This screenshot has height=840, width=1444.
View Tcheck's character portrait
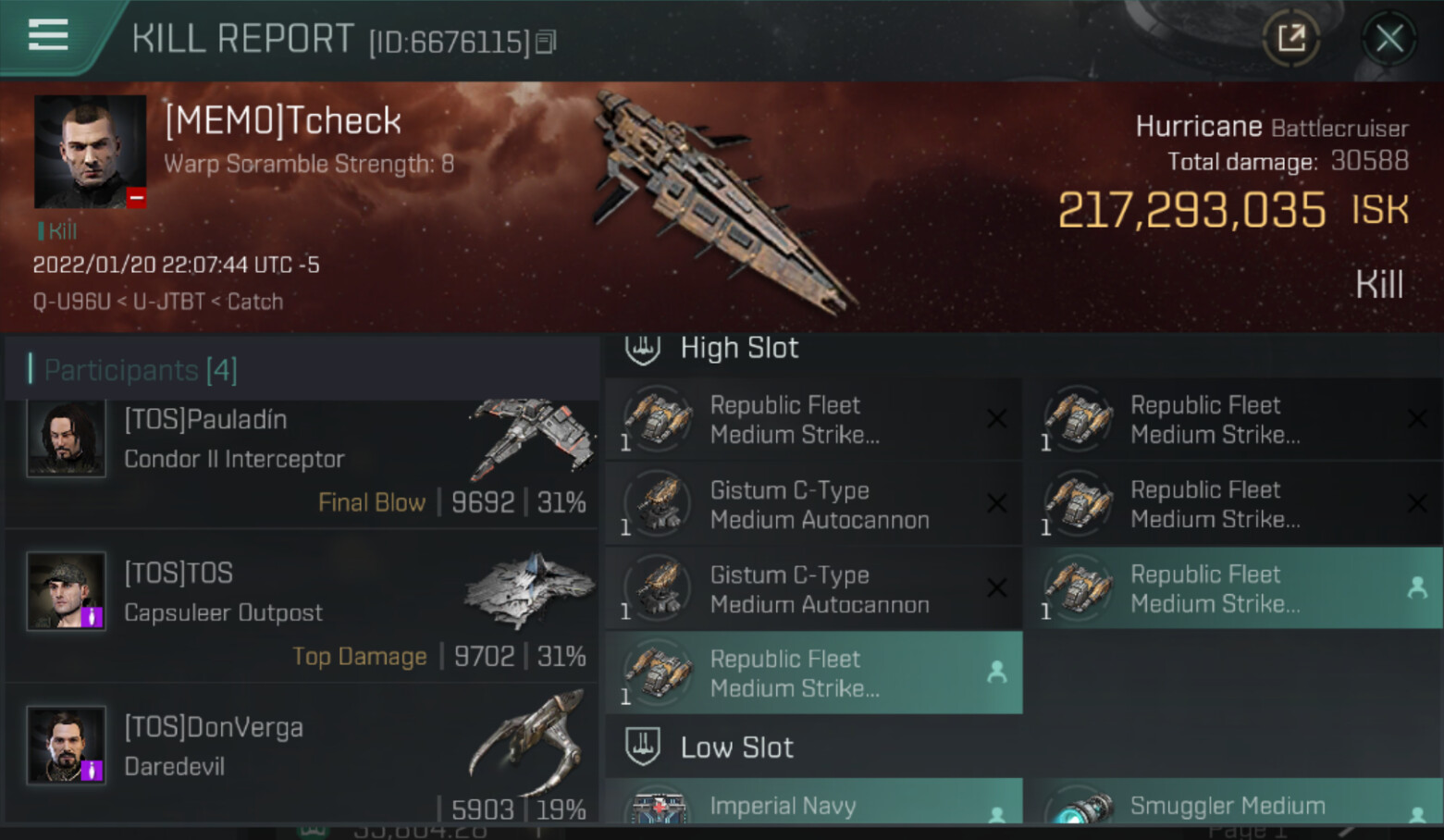pos(90,152)
